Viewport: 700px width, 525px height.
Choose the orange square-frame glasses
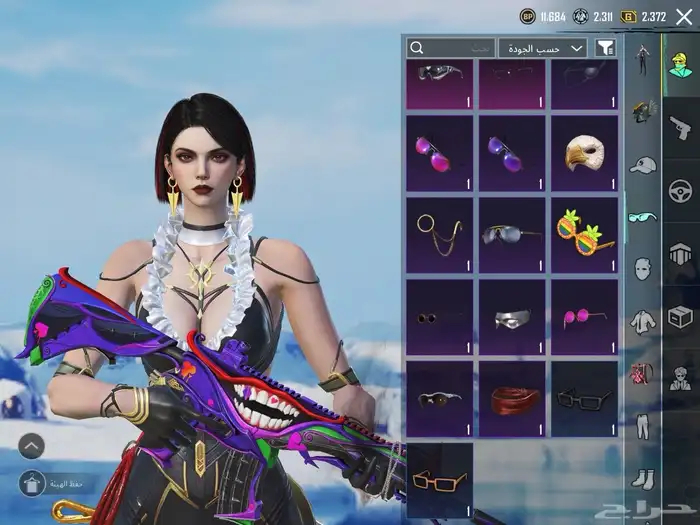439,480
